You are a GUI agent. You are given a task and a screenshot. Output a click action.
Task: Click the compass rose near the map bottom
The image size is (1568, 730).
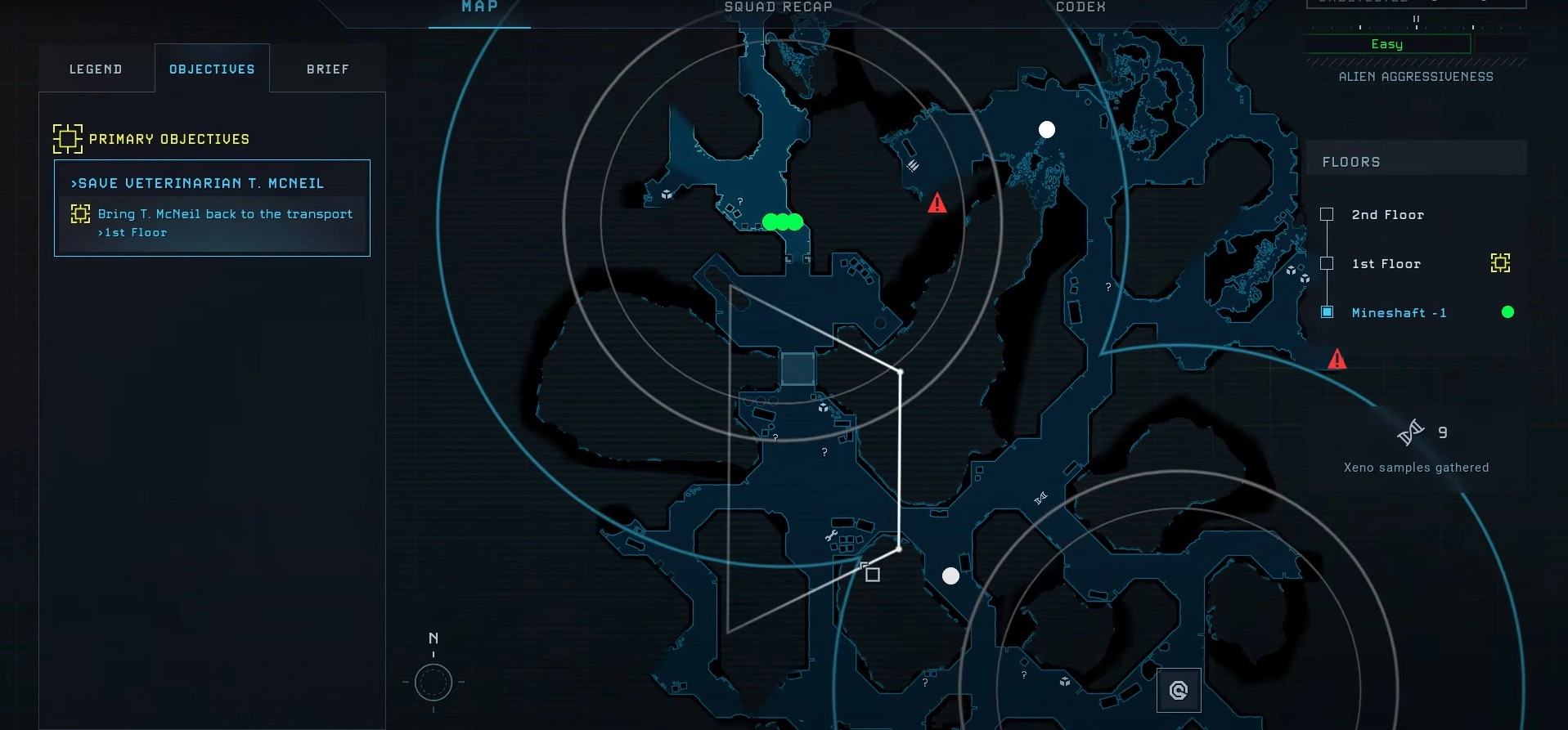click(x=434, y=683)
